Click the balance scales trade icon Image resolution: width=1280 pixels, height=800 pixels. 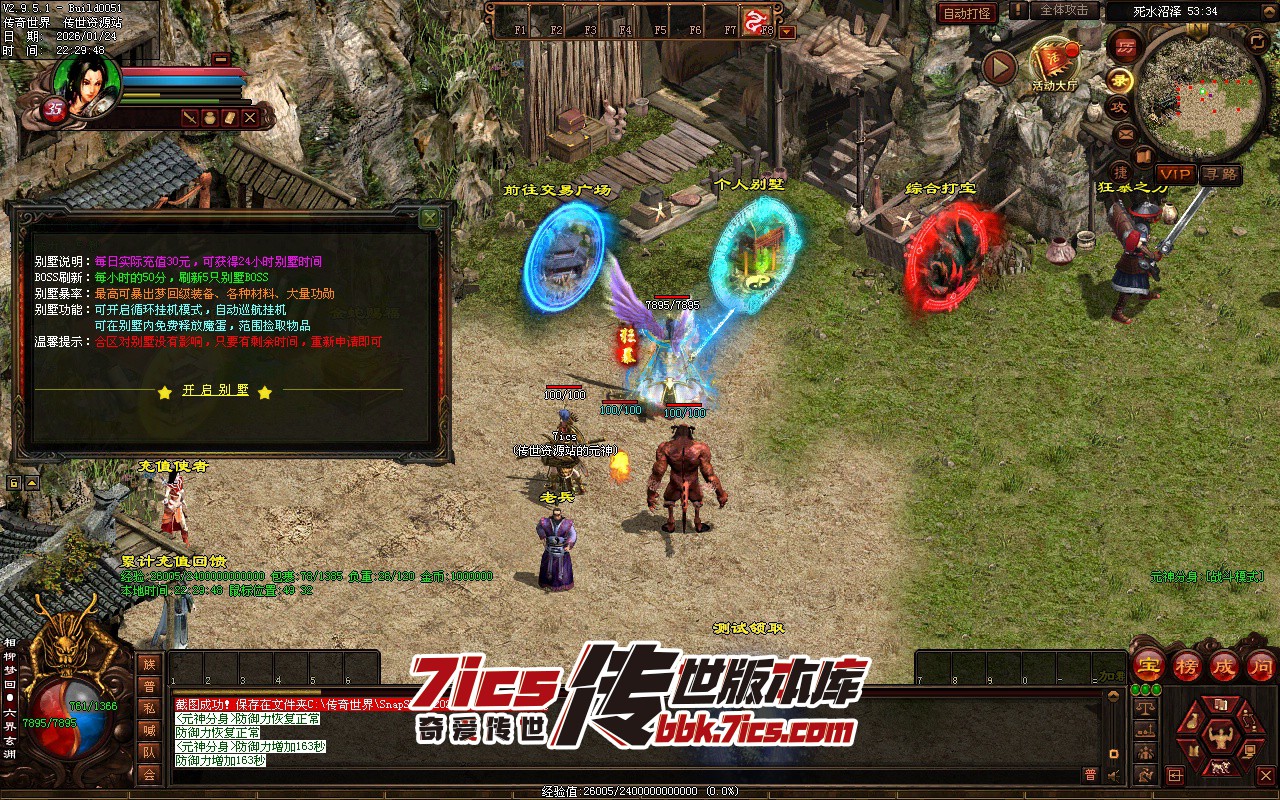1146,706
